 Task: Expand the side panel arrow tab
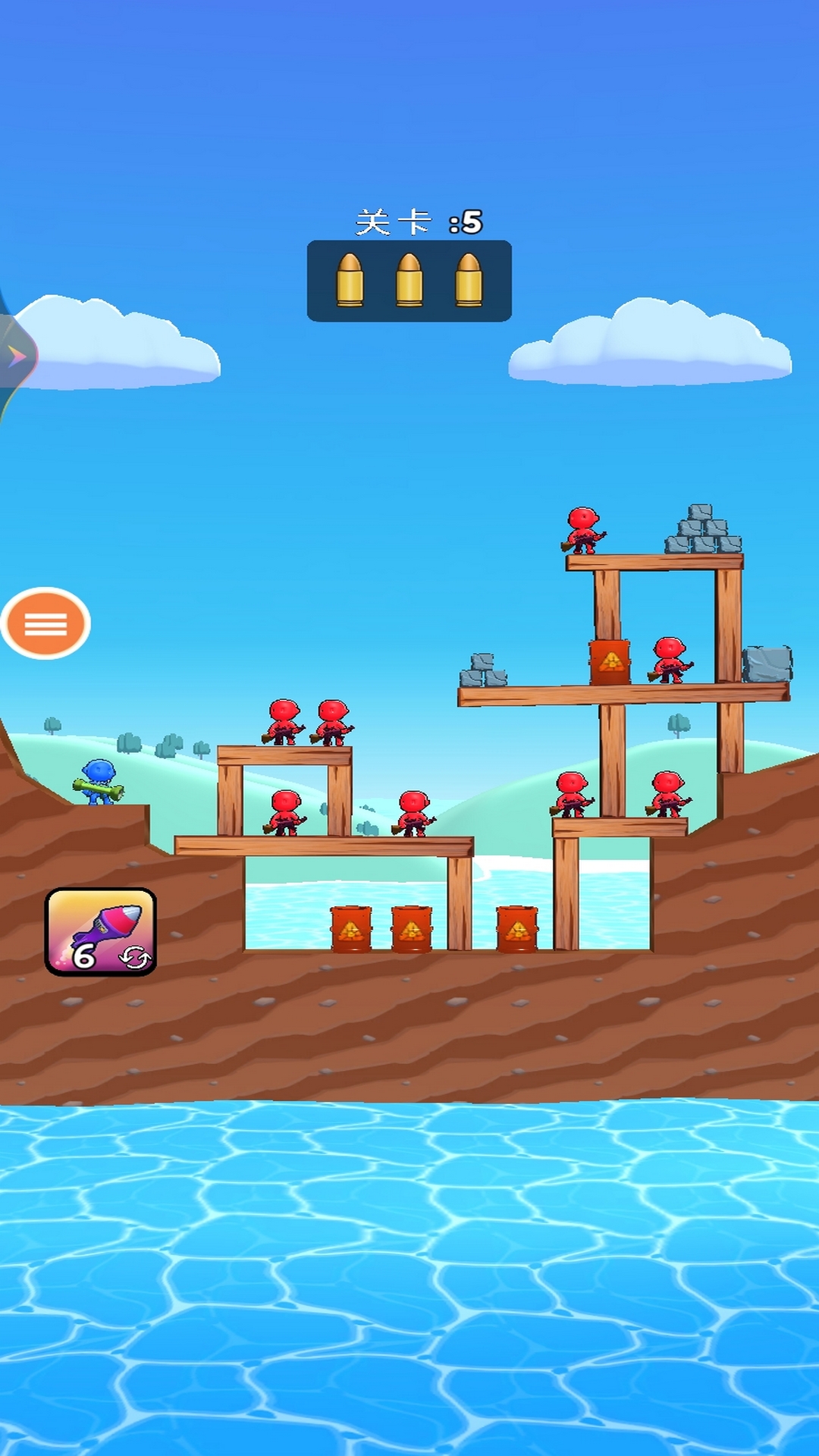click(x=15, y=356)
